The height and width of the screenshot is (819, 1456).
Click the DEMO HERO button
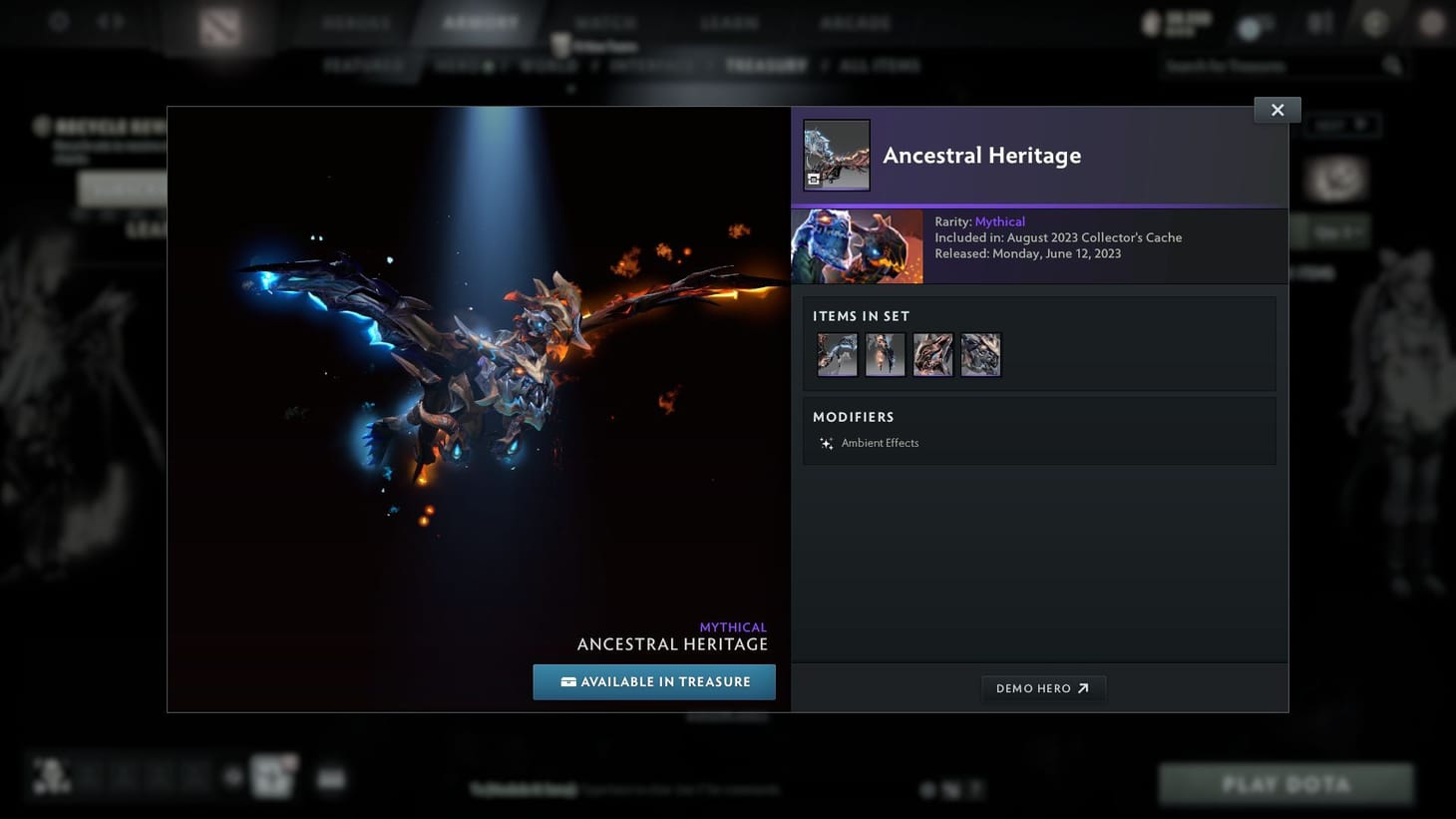(1043, 687)
